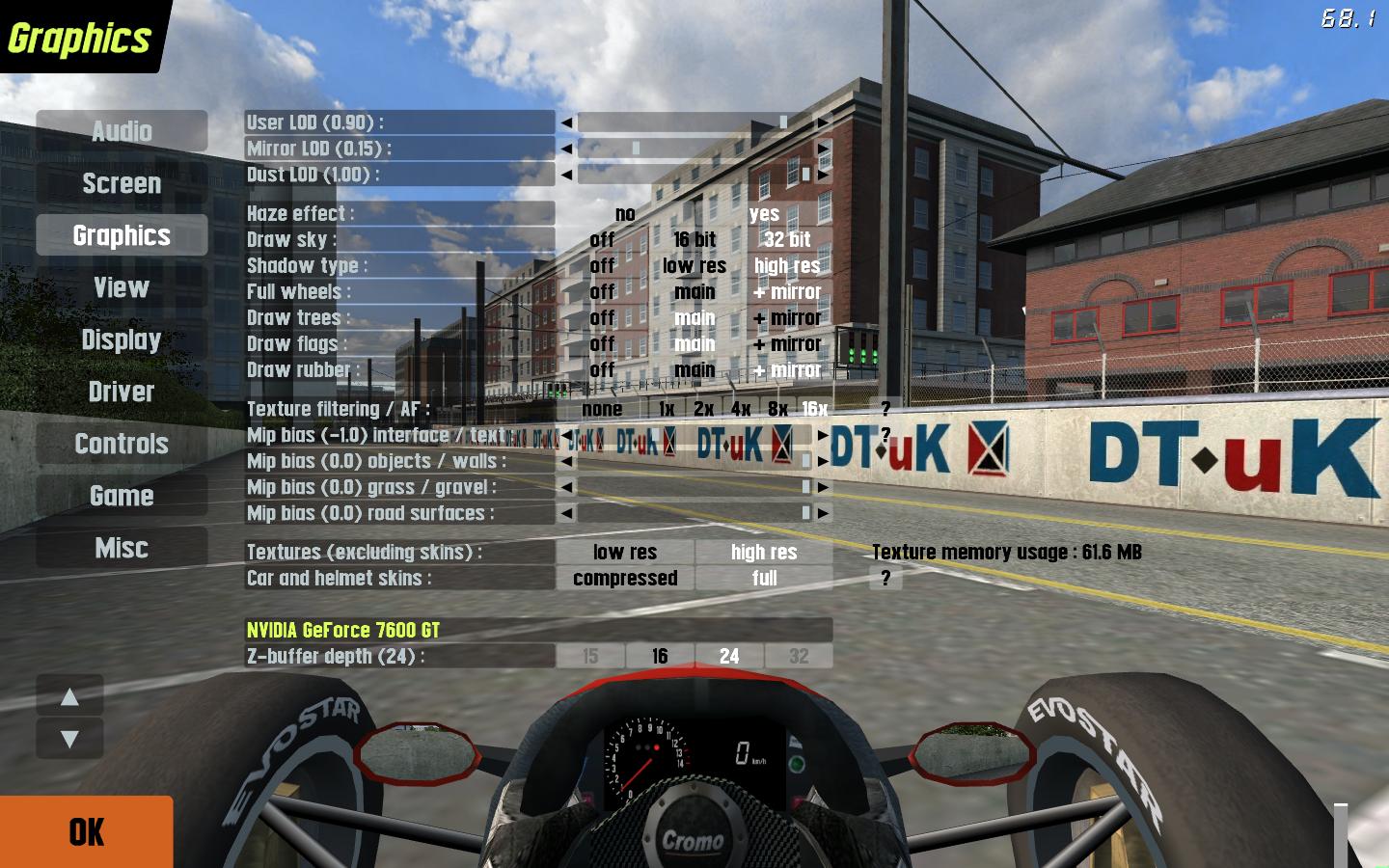1389x868 pixels.
Task: Choose low res textures
Action: coord(625,552)
